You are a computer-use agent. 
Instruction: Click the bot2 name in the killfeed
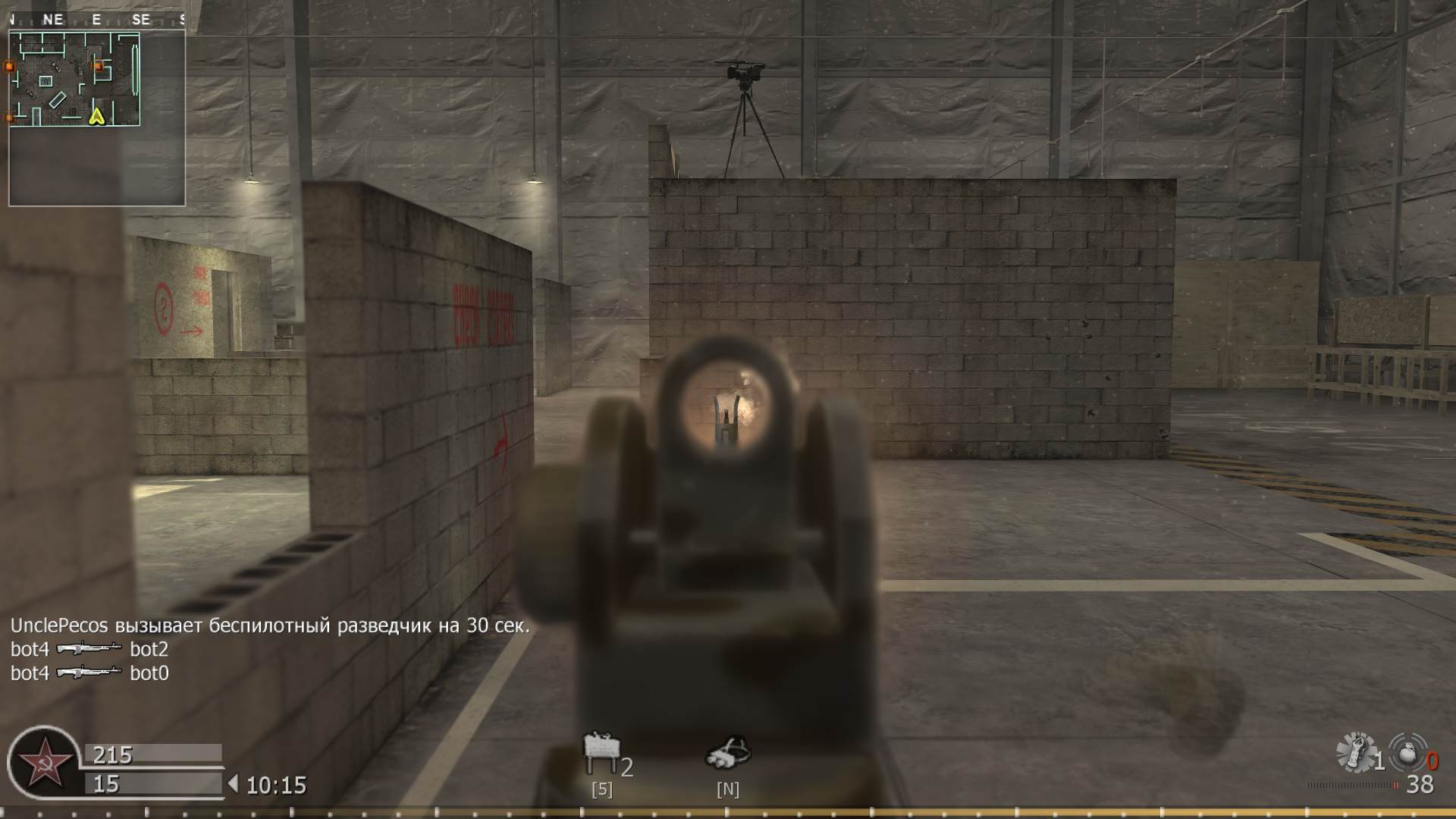coord(149,650)
